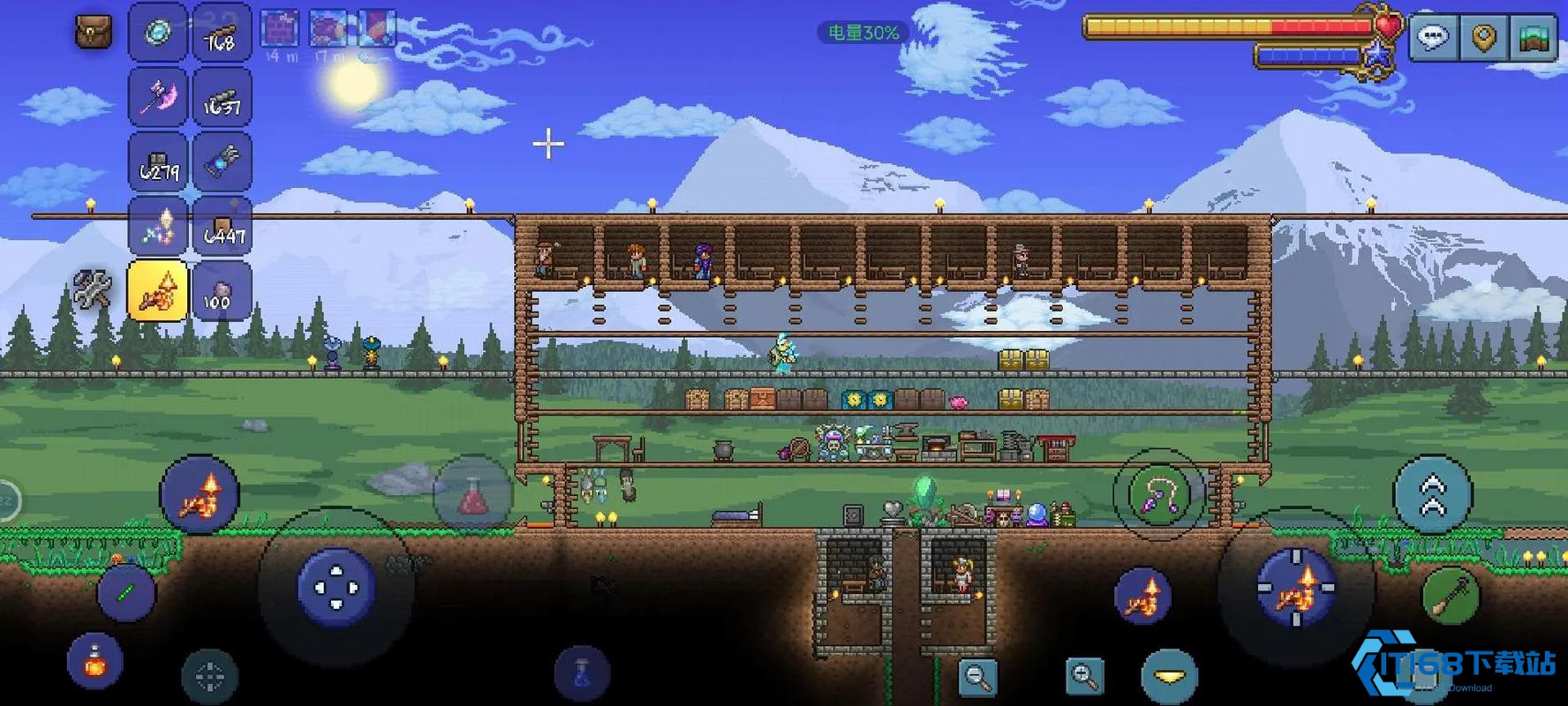This screenshot has width=1568, height=706.
Task: Choose the hotbar slot with 100 items
Action: tap(222, 290)
